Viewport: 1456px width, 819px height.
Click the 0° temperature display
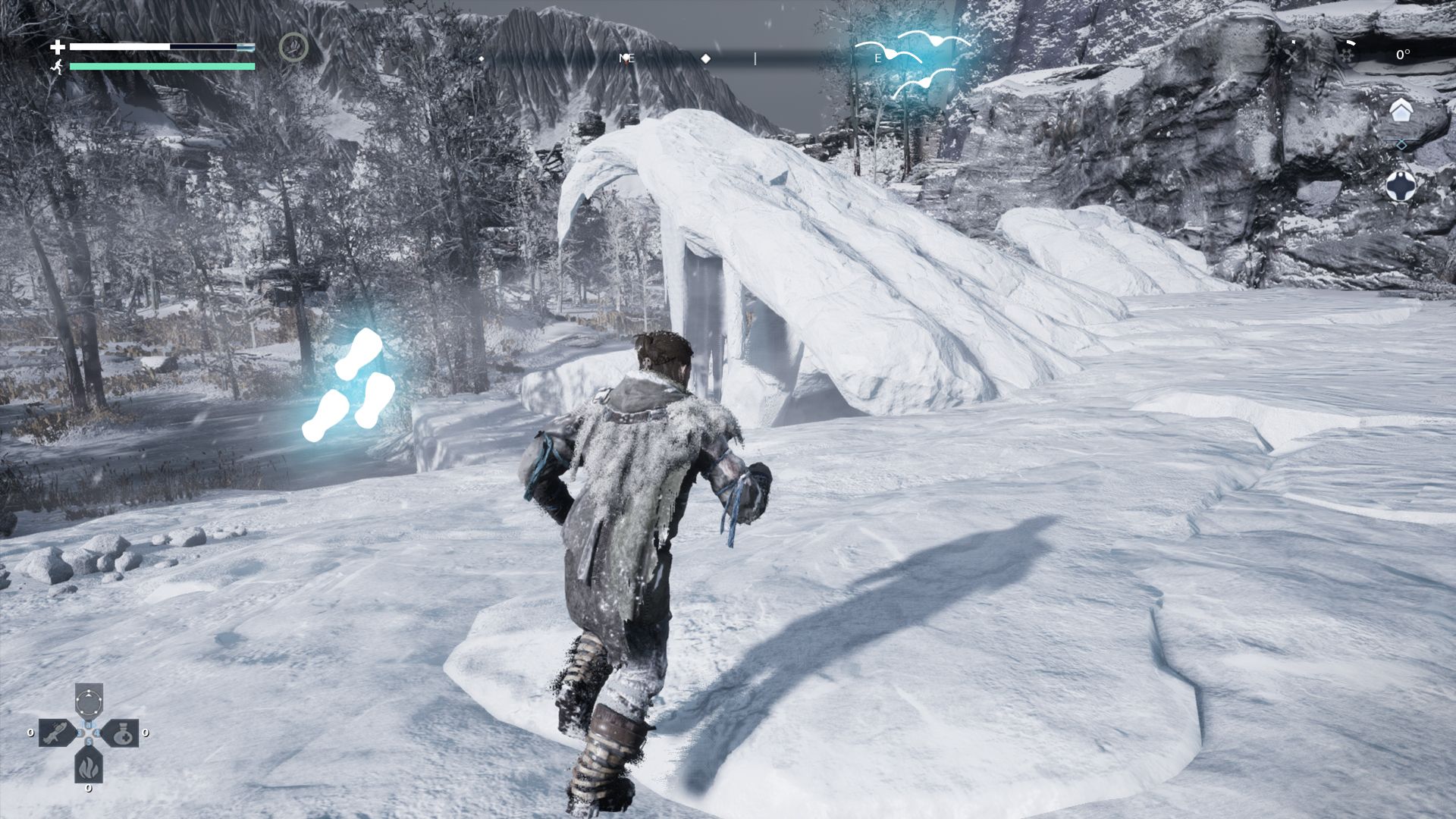pyautogui.click(x=1404, y=55)
